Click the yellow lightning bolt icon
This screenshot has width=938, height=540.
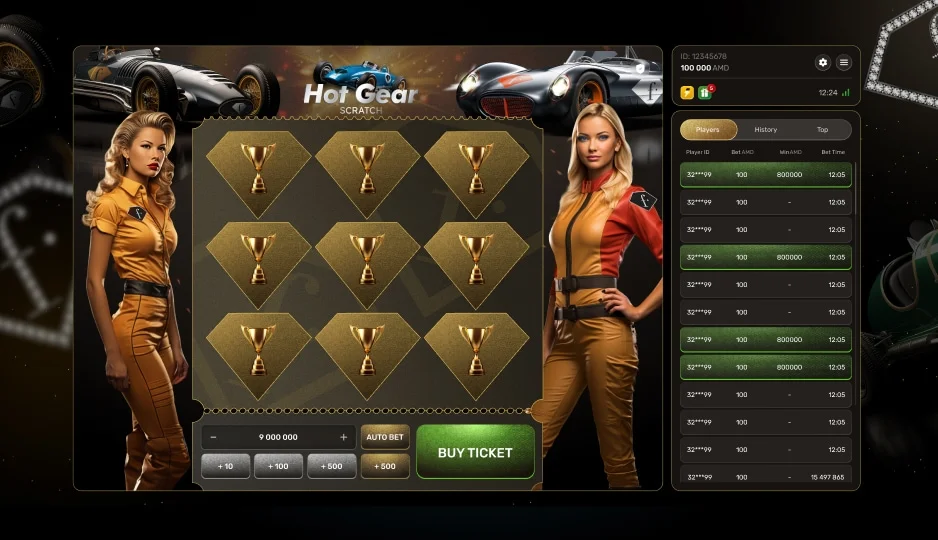point(687,92)
